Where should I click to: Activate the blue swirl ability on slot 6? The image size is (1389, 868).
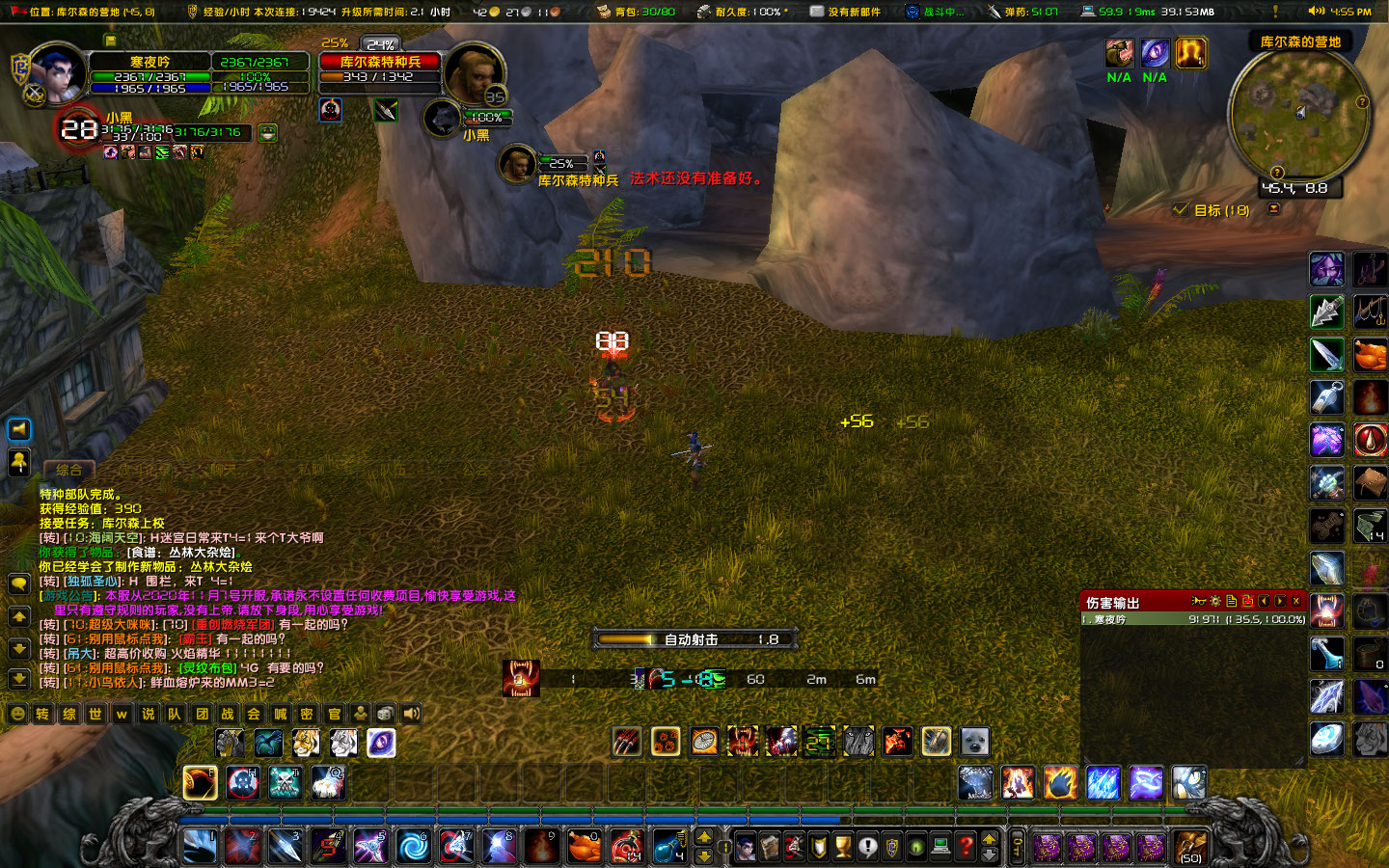pyautogui.click(x=414, y=847)
